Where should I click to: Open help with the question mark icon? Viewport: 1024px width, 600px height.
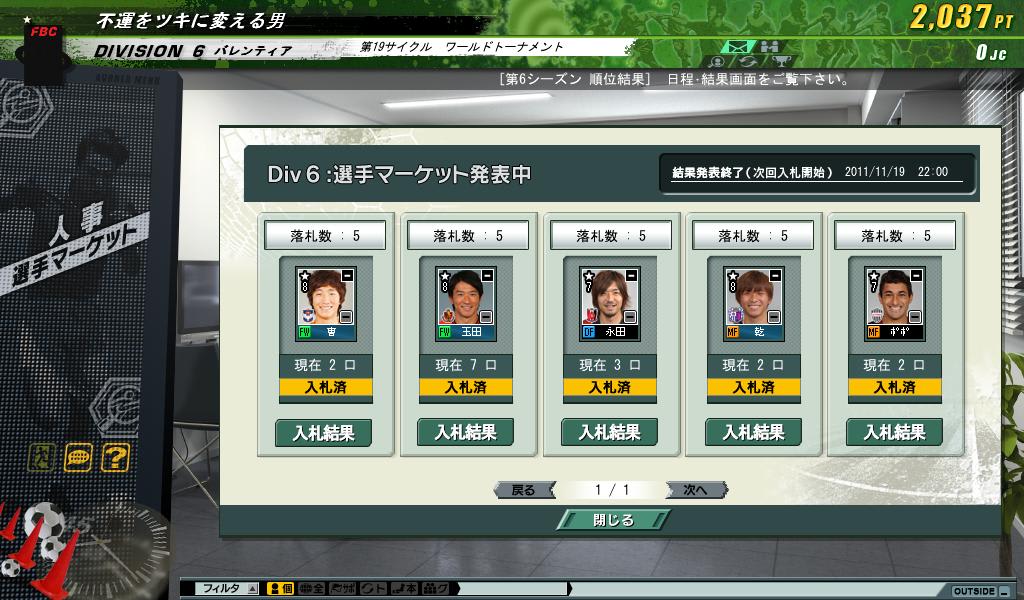[115, 458]
